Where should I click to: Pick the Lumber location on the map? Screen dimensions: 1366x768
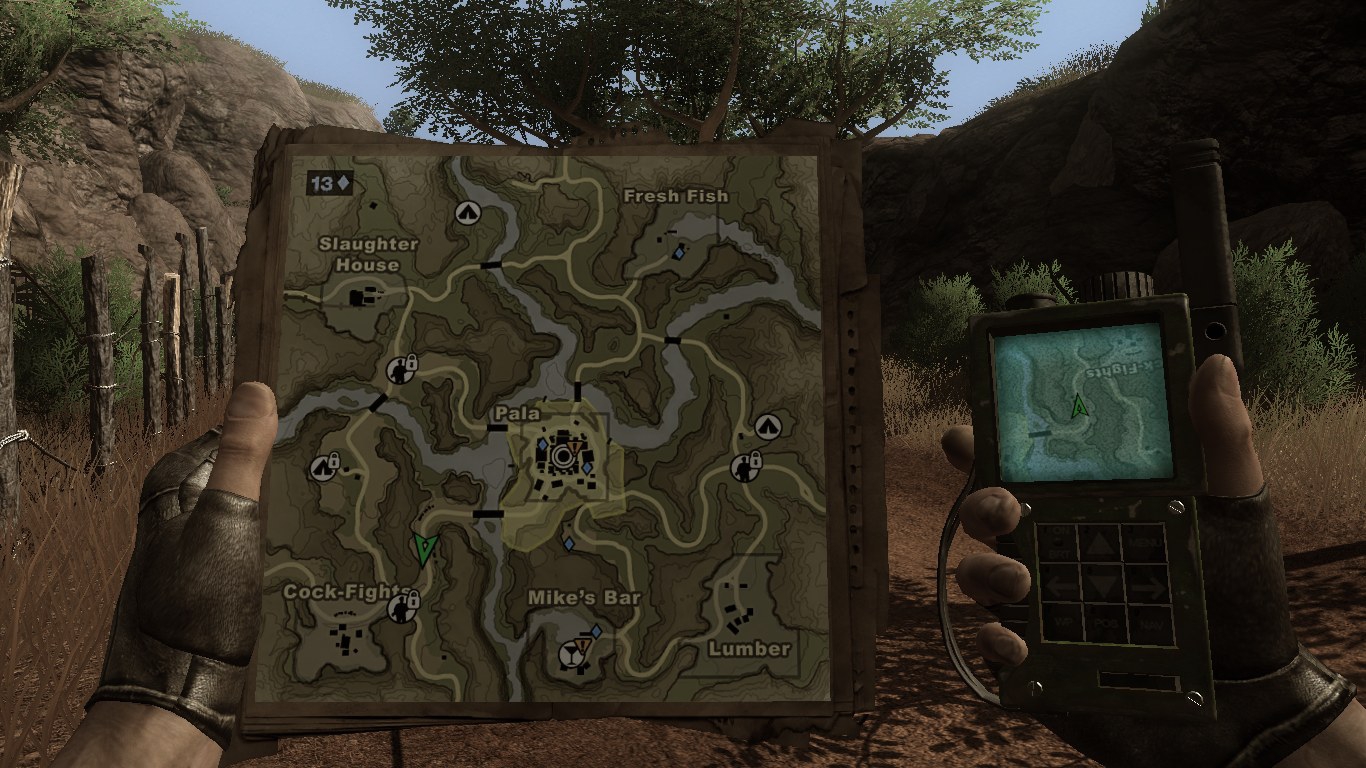point(749,649)
